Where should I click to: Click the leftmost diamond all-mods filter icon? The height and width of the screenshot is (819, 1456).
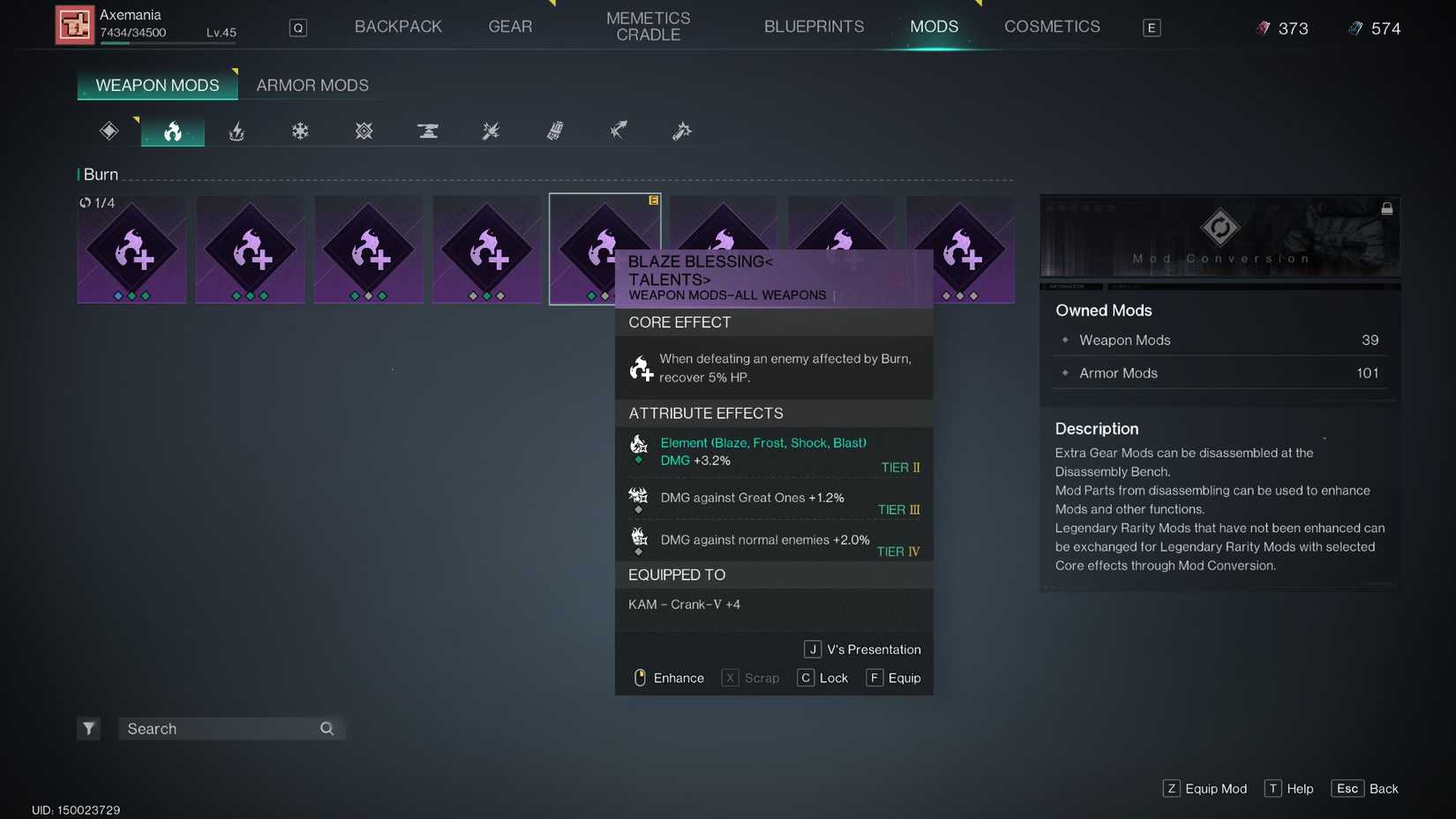pyautogui.click(x=109, y=131)
